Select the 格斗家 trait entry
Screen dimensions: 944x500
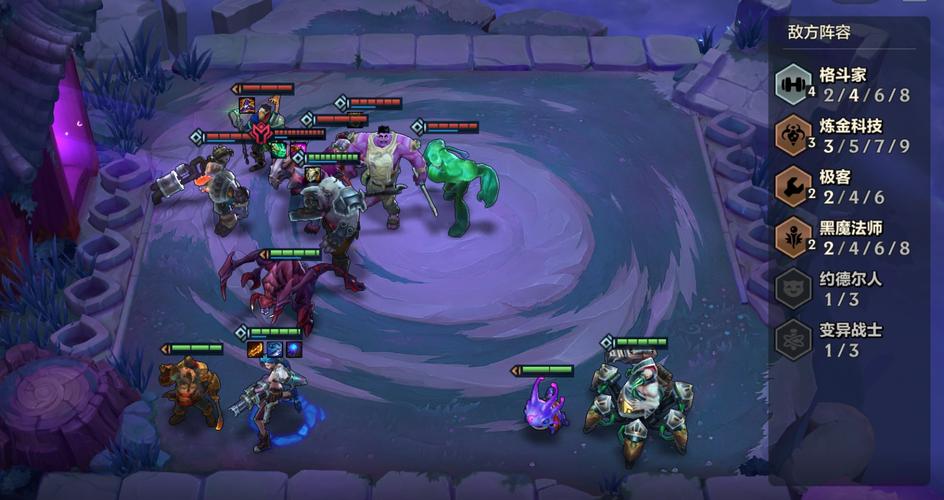click(850, 84)
